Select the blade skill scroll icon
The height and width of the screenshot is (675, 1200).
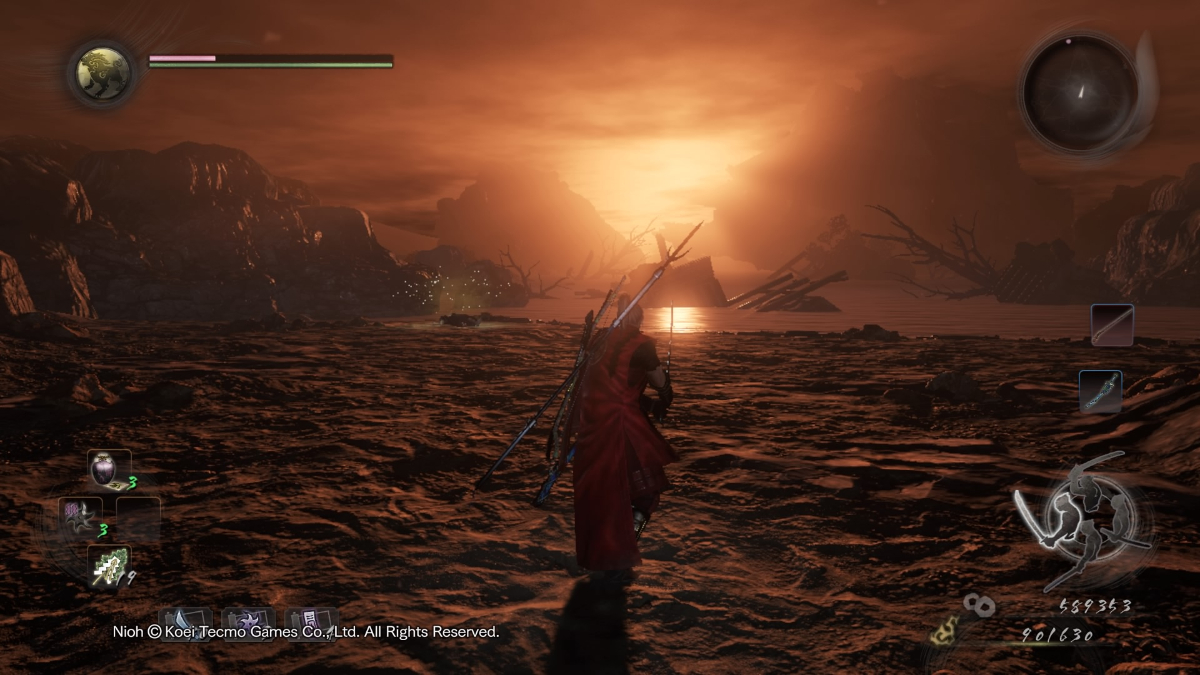click(185, 622)
